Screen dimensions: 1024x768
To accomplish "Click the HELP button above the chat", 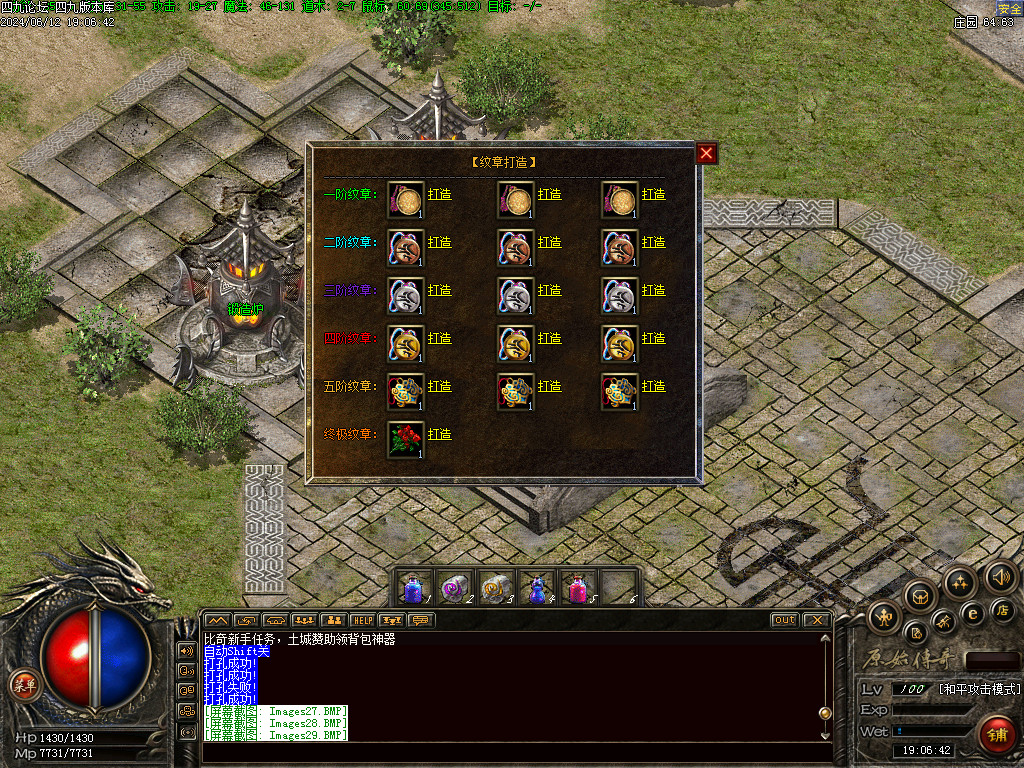I will (x=362, y=620).
